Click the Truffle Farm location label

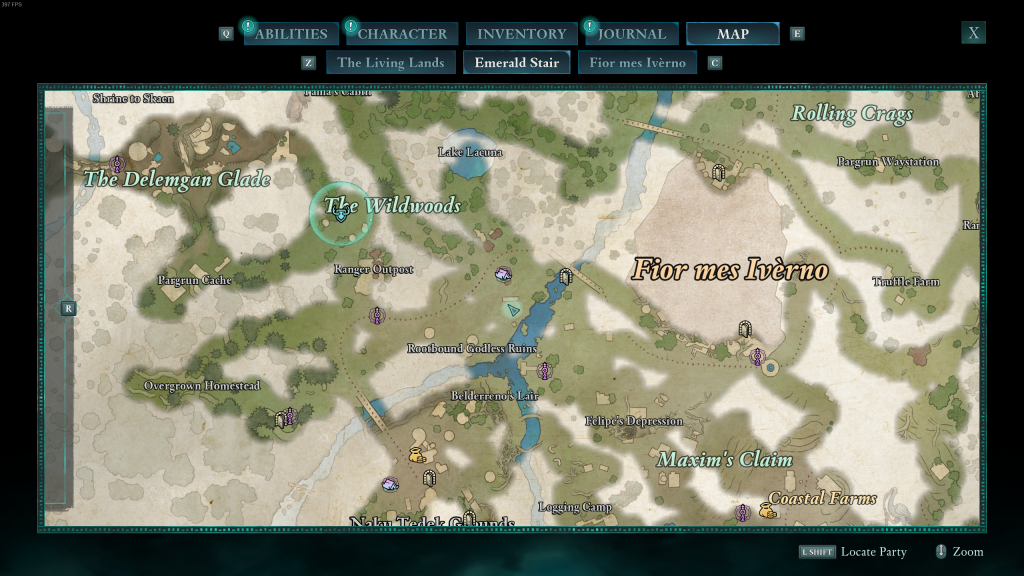[x=906, y=282]
